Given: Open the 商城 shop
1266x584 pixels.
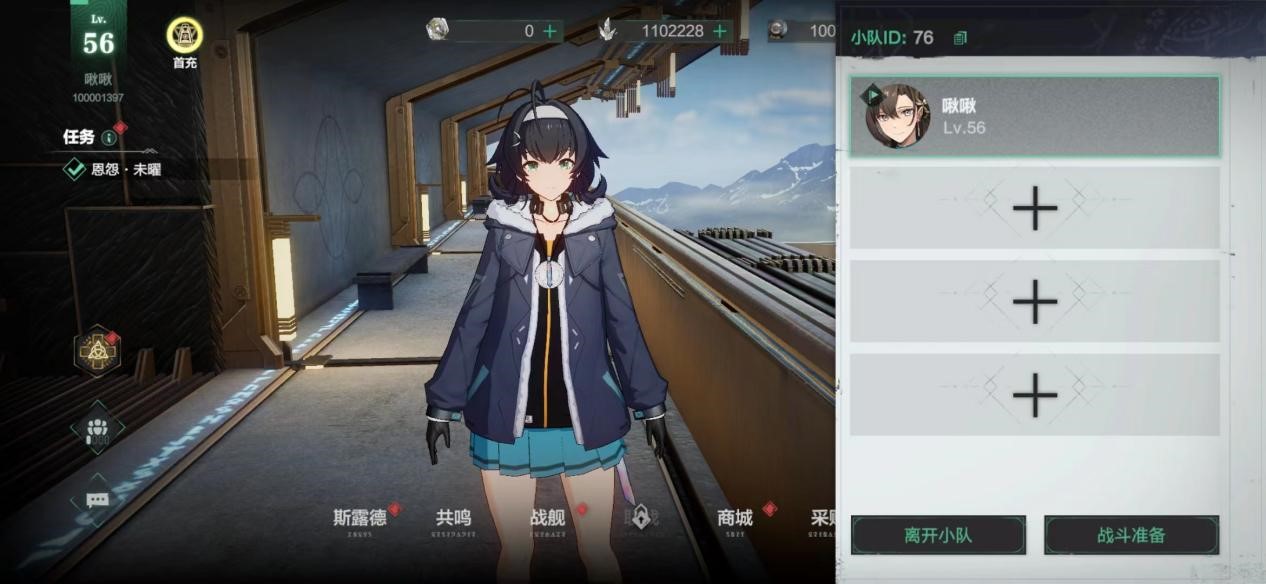Looking at the screenshot, I should [735, 518].
